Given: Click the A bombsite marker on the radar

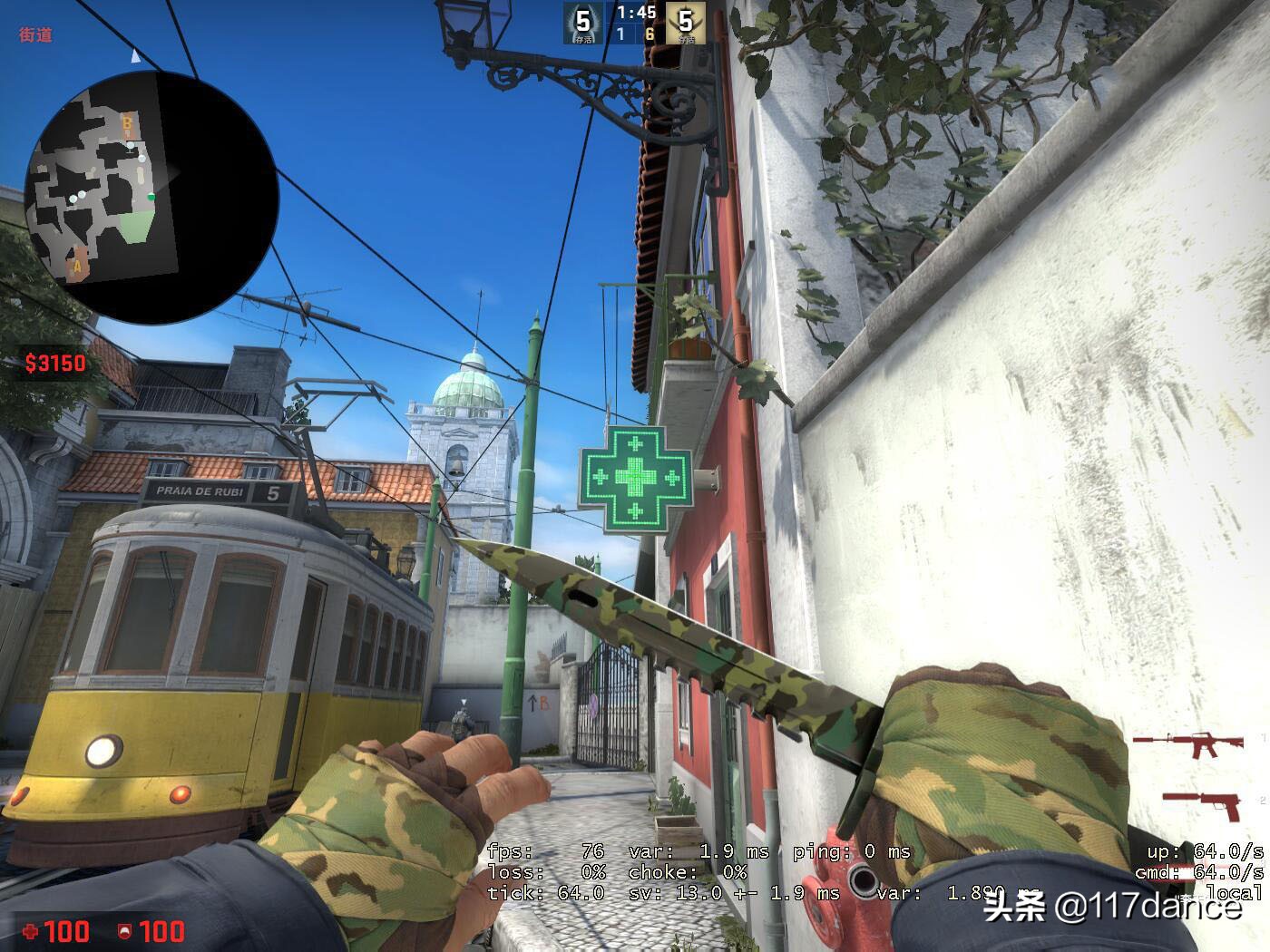Looking at the screenshot, I should click(76, 266).
